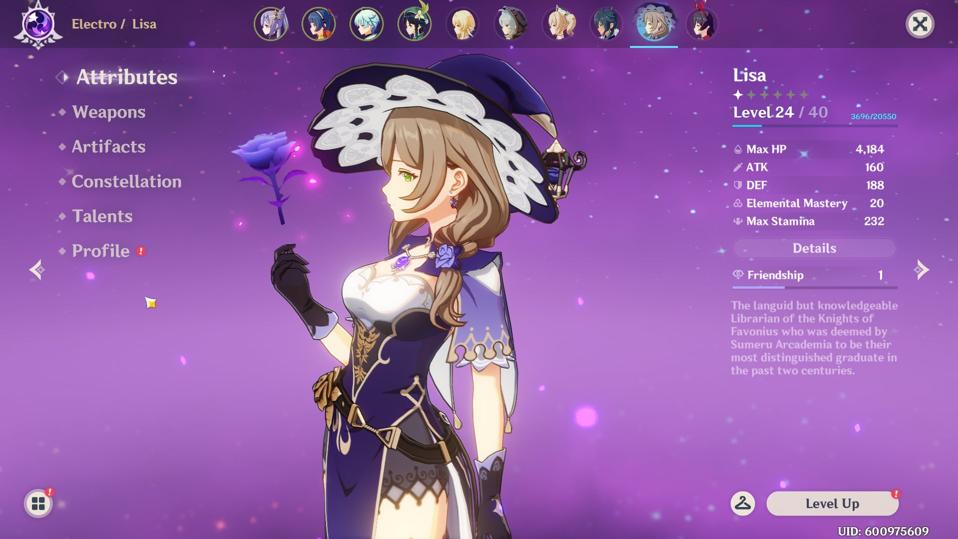Level Up Lisa
The image size is (958, 539).
point(832,504)
